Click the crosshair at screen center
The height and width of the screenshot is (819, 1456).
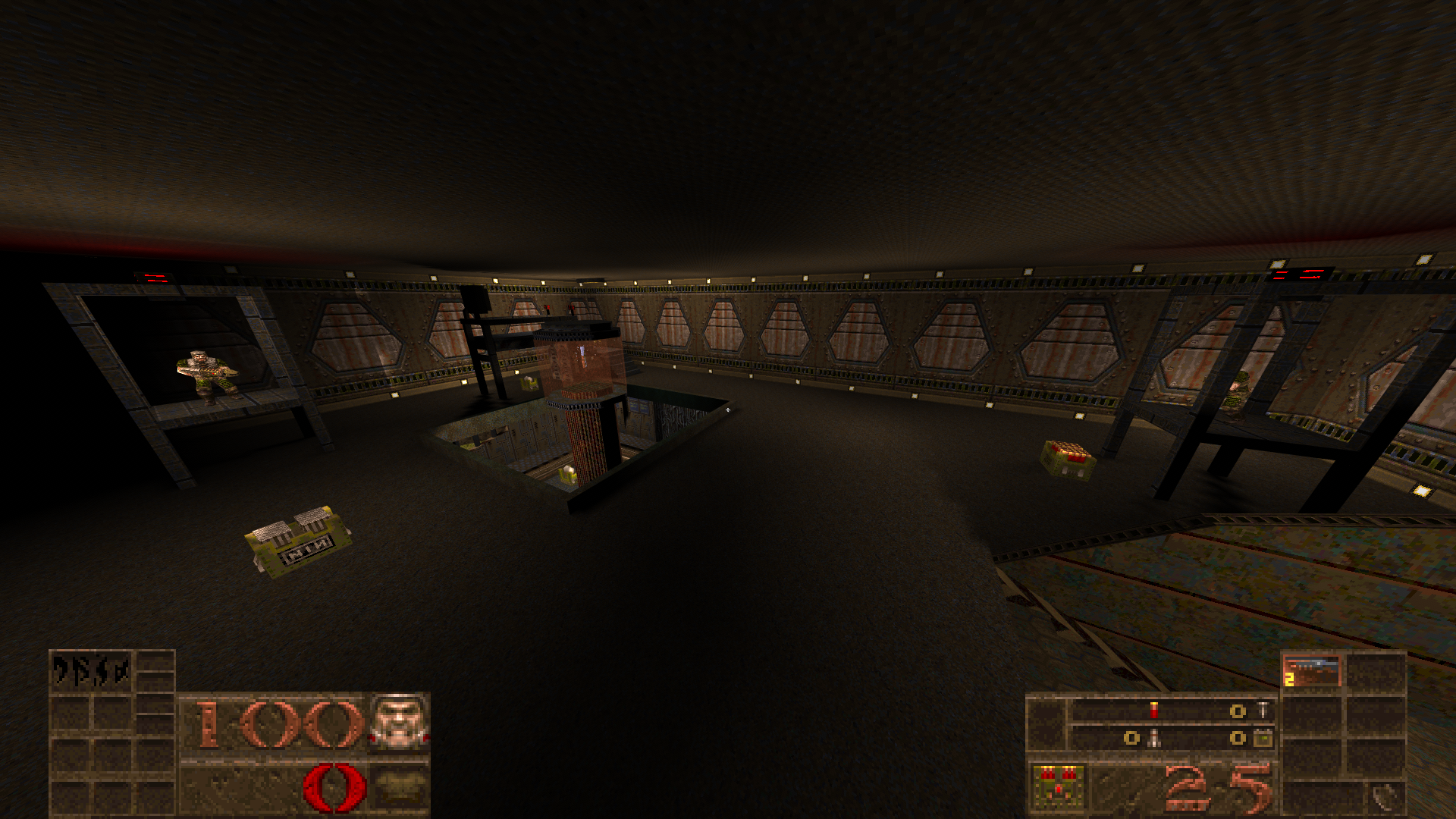click(728, 409)
